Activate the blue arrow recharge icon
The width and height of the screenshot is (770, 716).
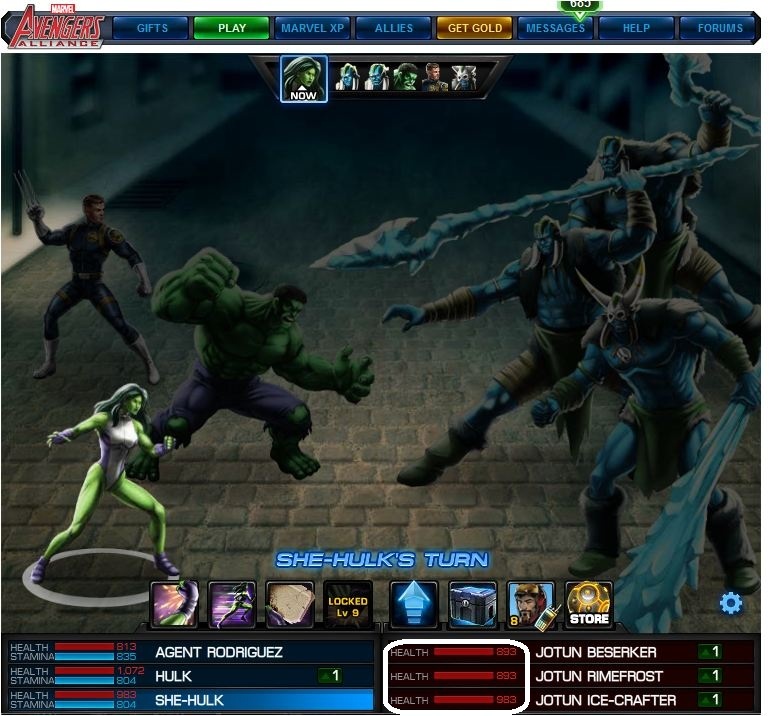(x=414, y=605)
